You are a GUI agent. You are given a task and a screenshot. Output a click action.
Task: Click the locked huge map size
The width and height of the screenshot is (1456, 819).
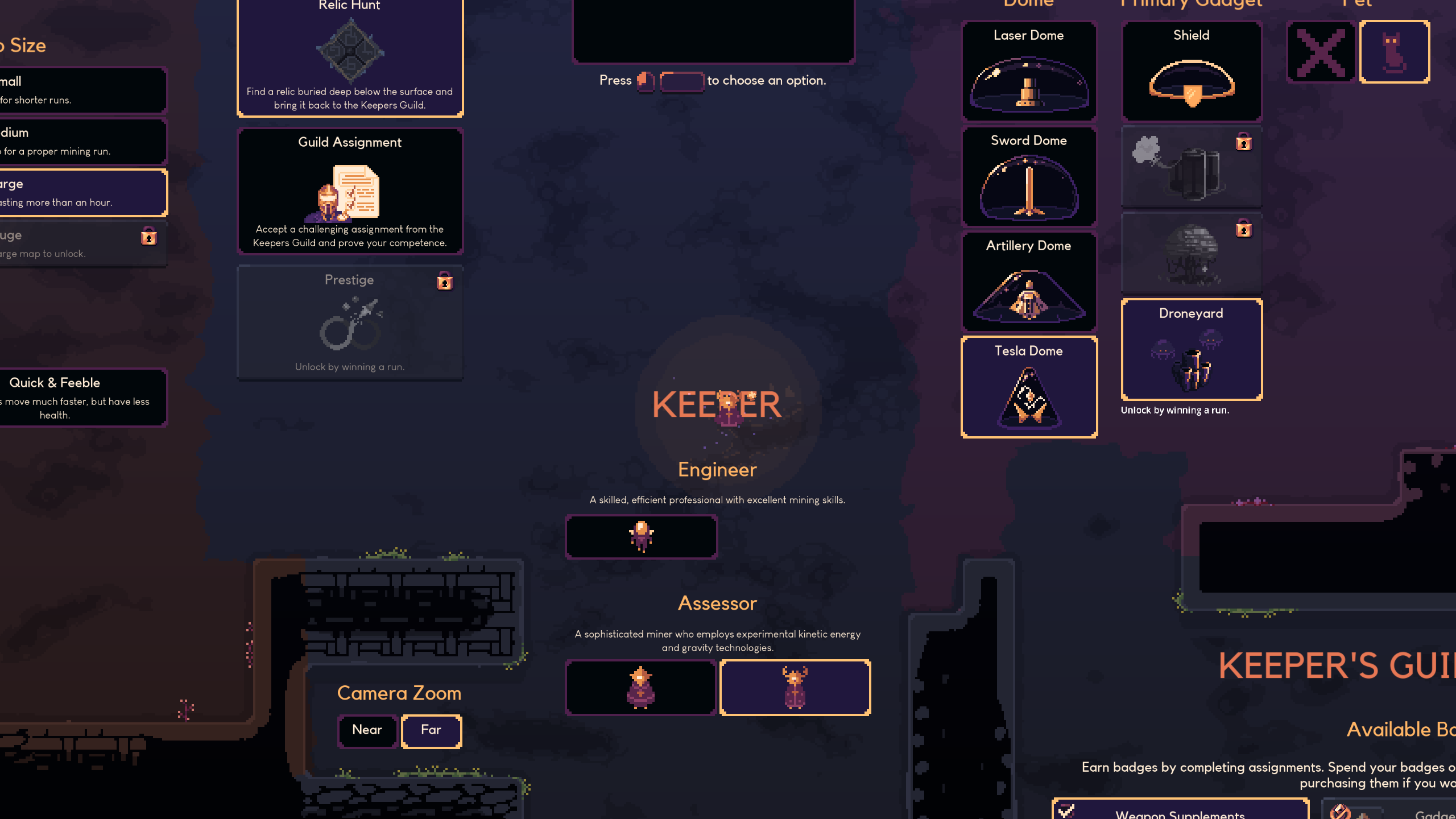pyautogui.click(x=80, y=244)
